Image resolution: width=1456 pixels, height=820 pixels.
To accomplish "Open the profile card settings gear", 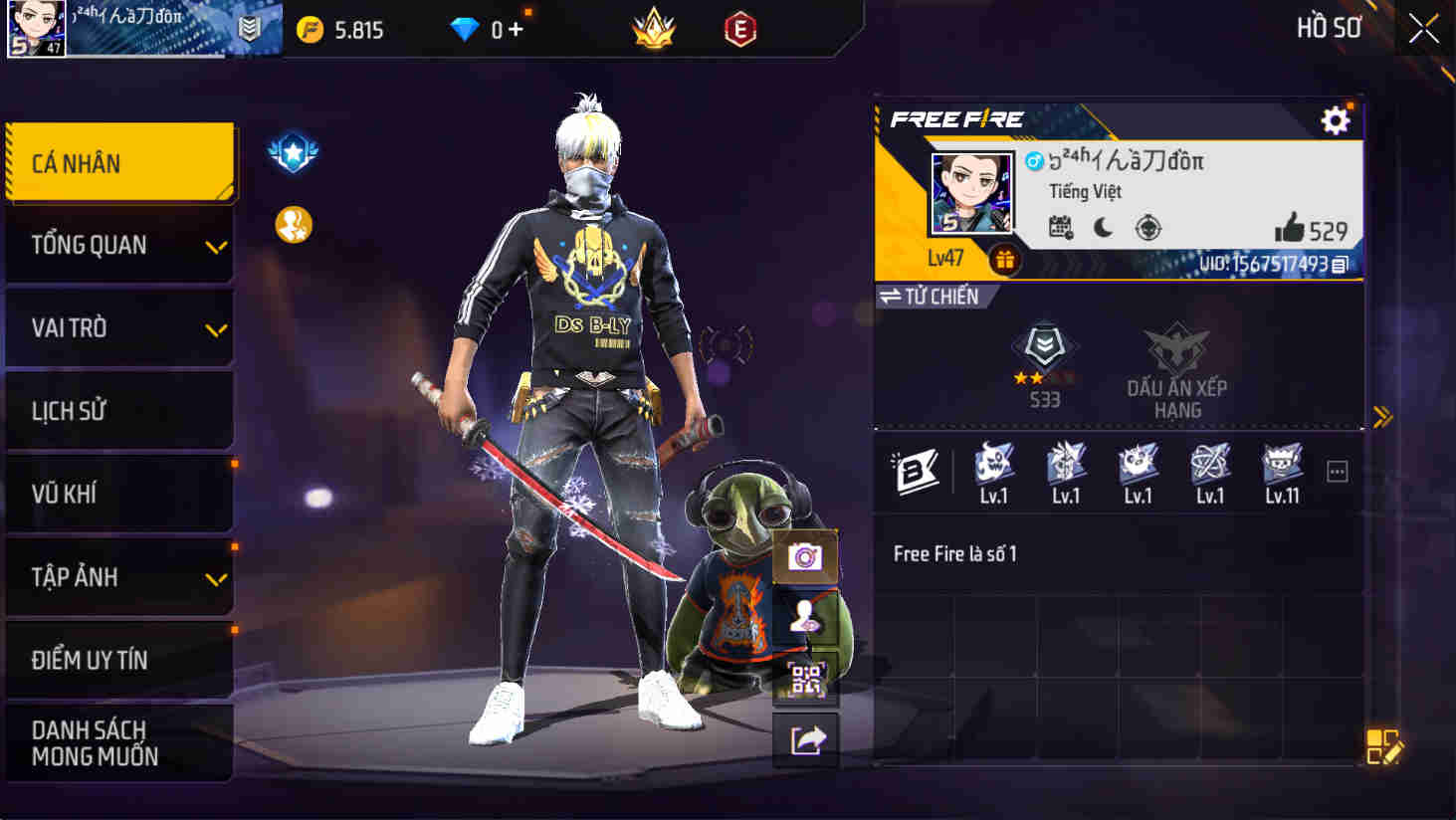I will 1334,119.
